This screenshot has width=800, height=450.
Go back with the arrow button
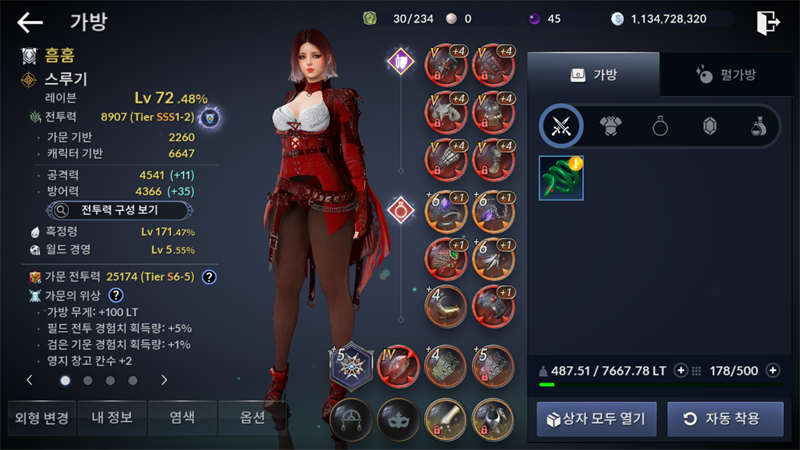(x=30, y=22)
